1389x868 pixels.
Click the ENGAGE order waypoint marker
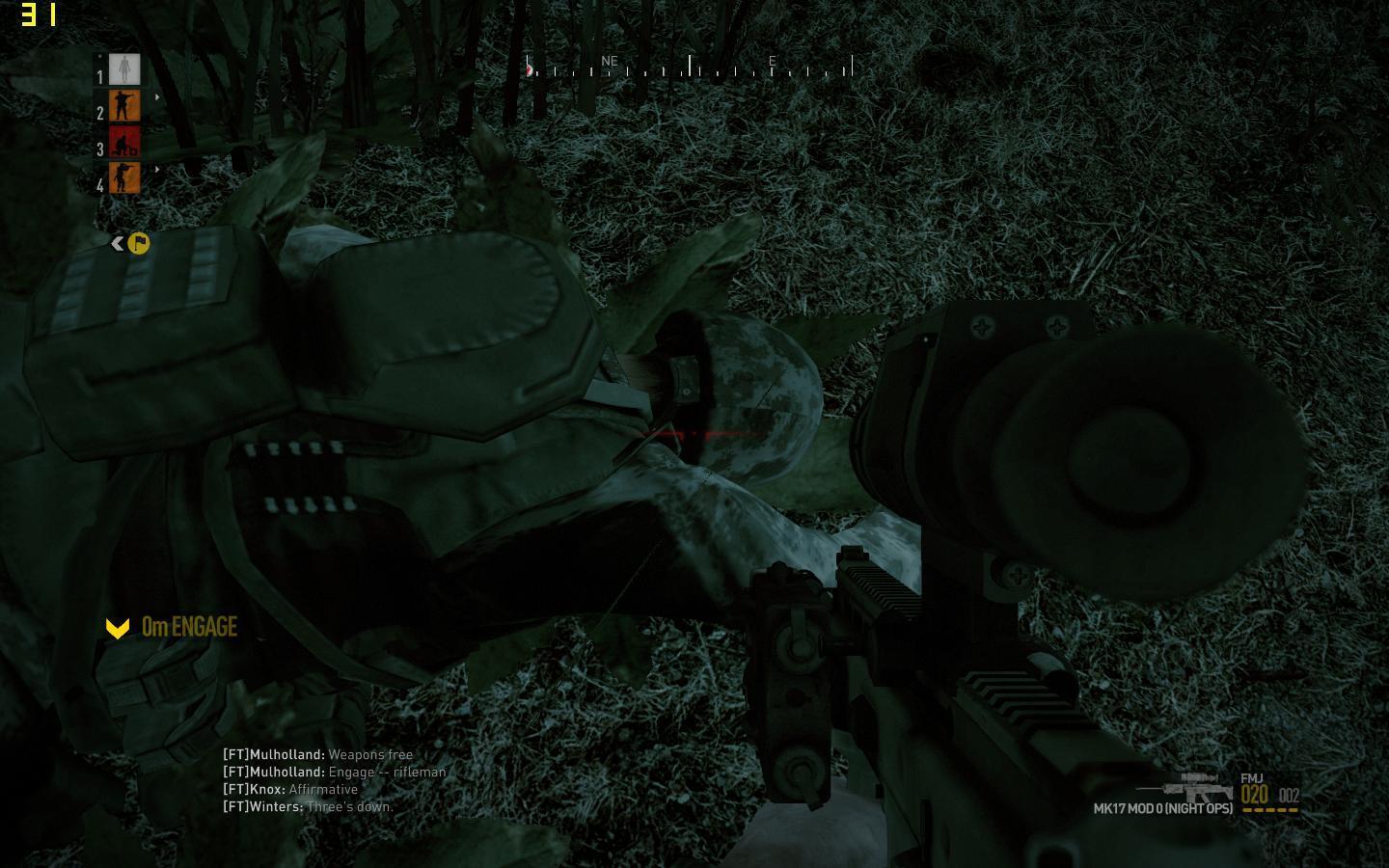click(x=118, y=629)
